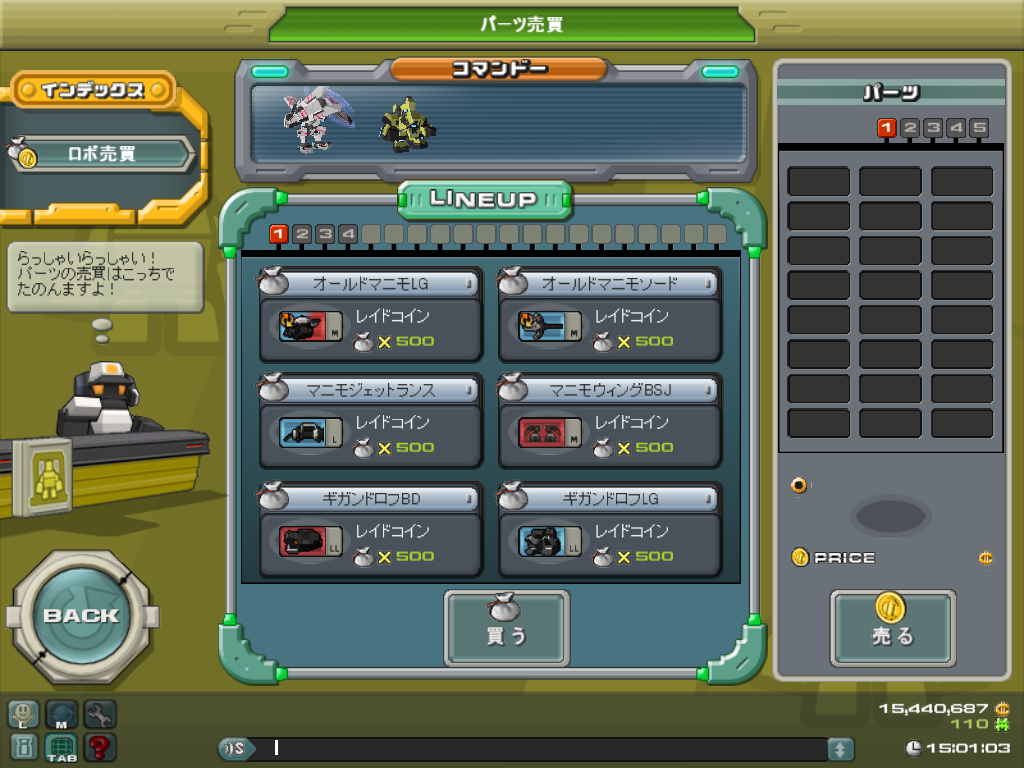
Task: Select the オールドマニモLG part listing
Action: (370, 315)
